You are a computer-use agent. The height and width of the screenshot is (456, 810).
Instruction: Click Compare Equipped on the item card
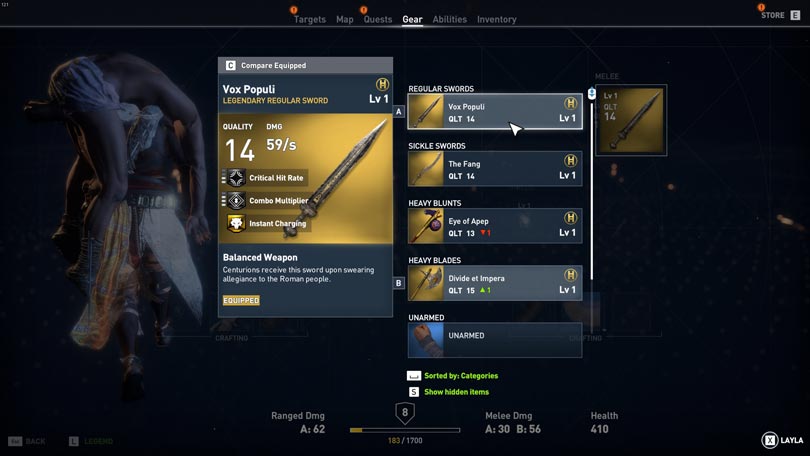coord(273,66)
